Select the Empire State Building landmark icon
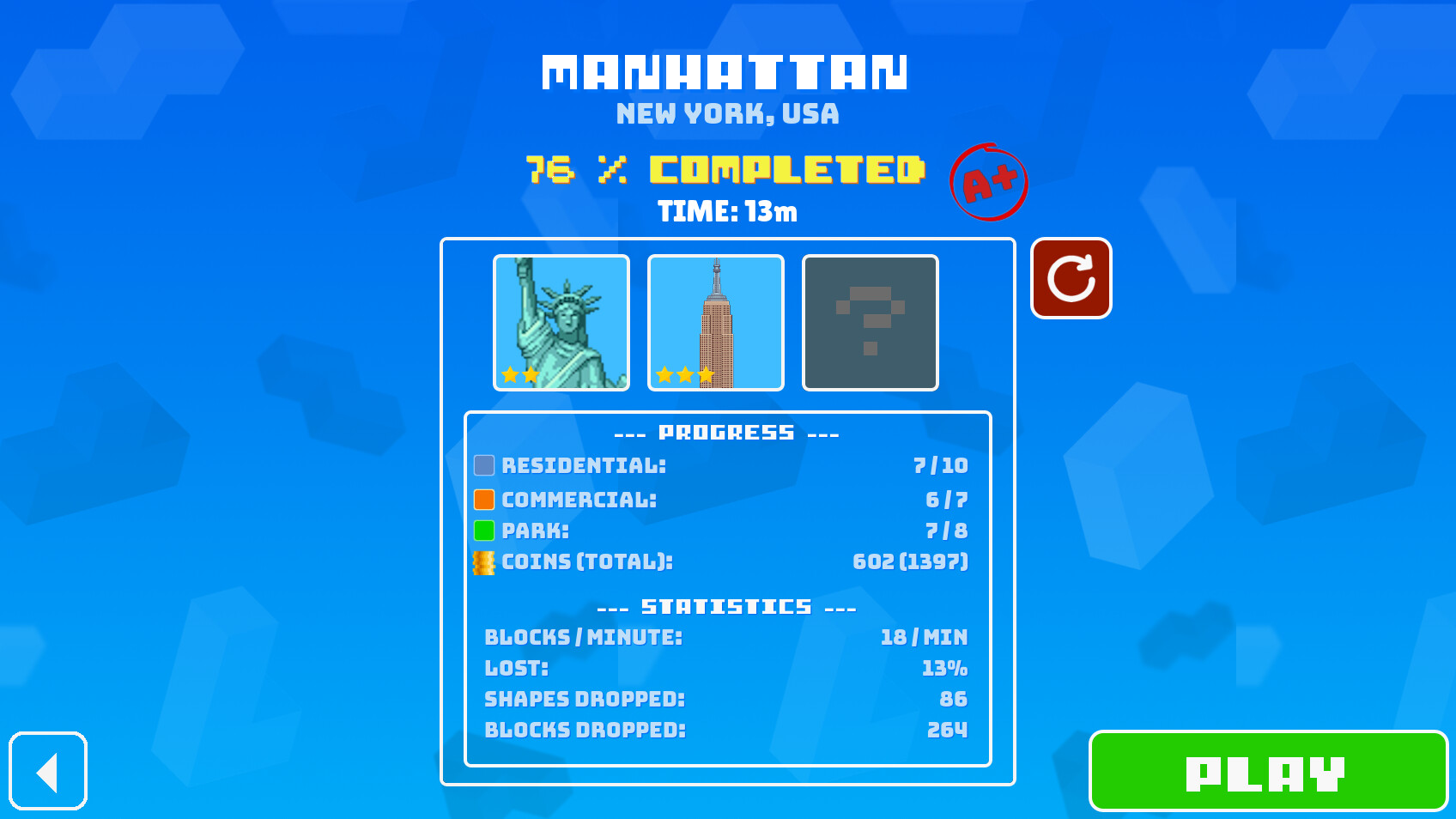Image resolution: width=1456 pixels, height=819 pixels. coord(716,322)
